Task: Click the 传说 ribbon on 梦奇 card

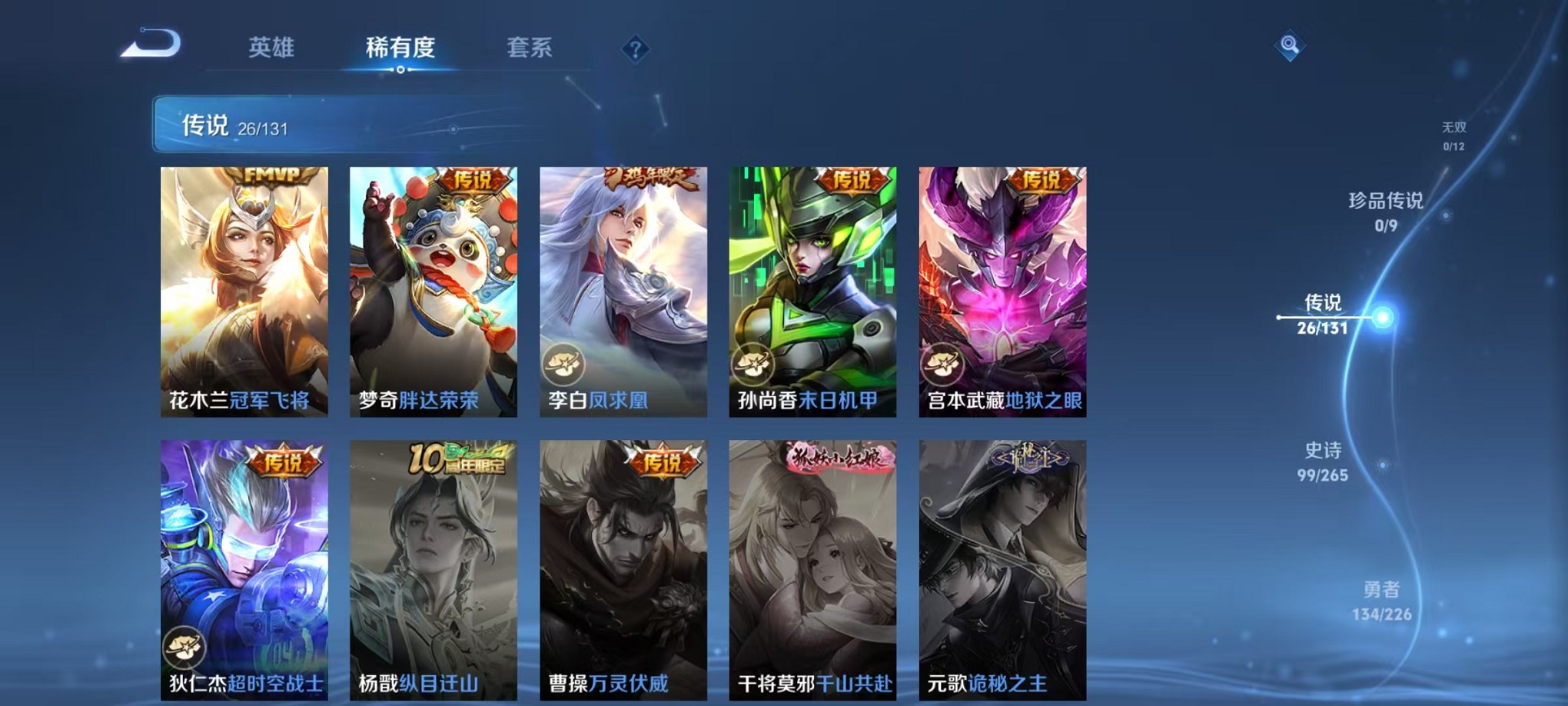Action: [471, 178]
